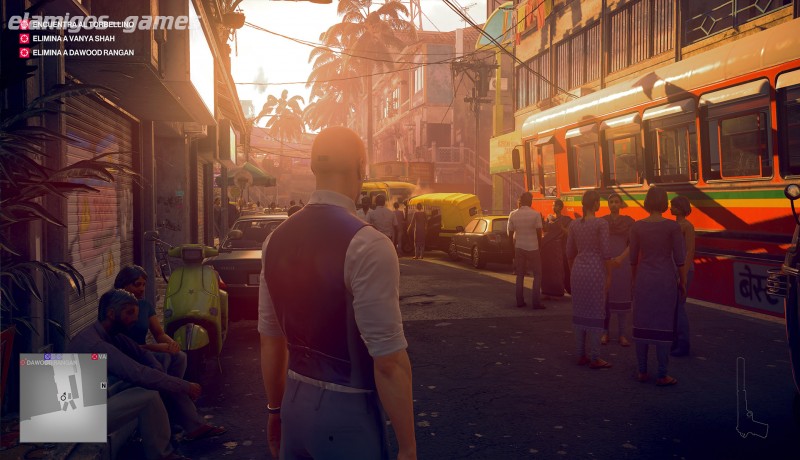Open the minimap

(x=63, y=397)
